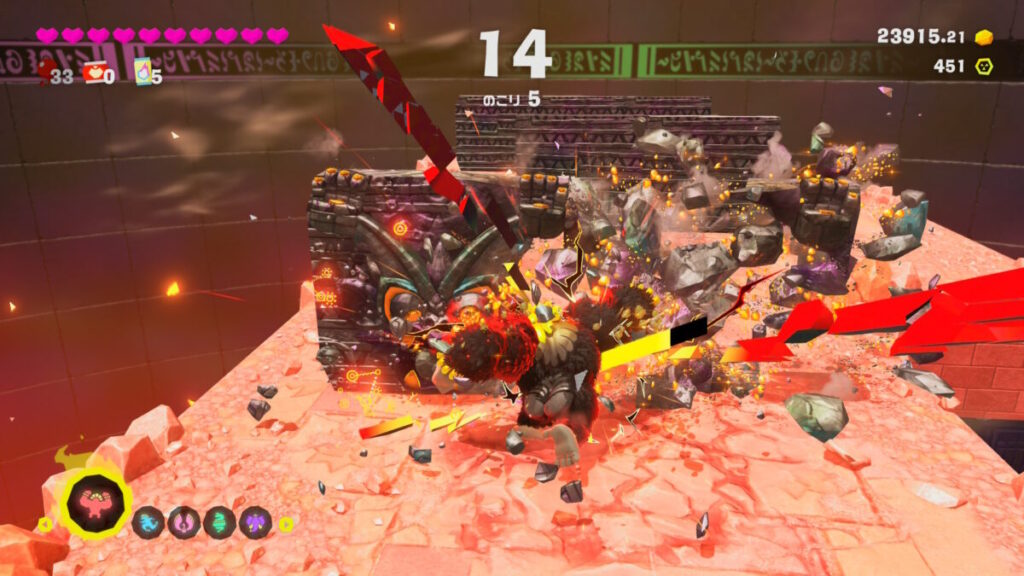Click the gold nugget currency icon
Image resolution: width=1024 pixels, height=576 pixels.
pyautogui.click(x=984, y=37)
